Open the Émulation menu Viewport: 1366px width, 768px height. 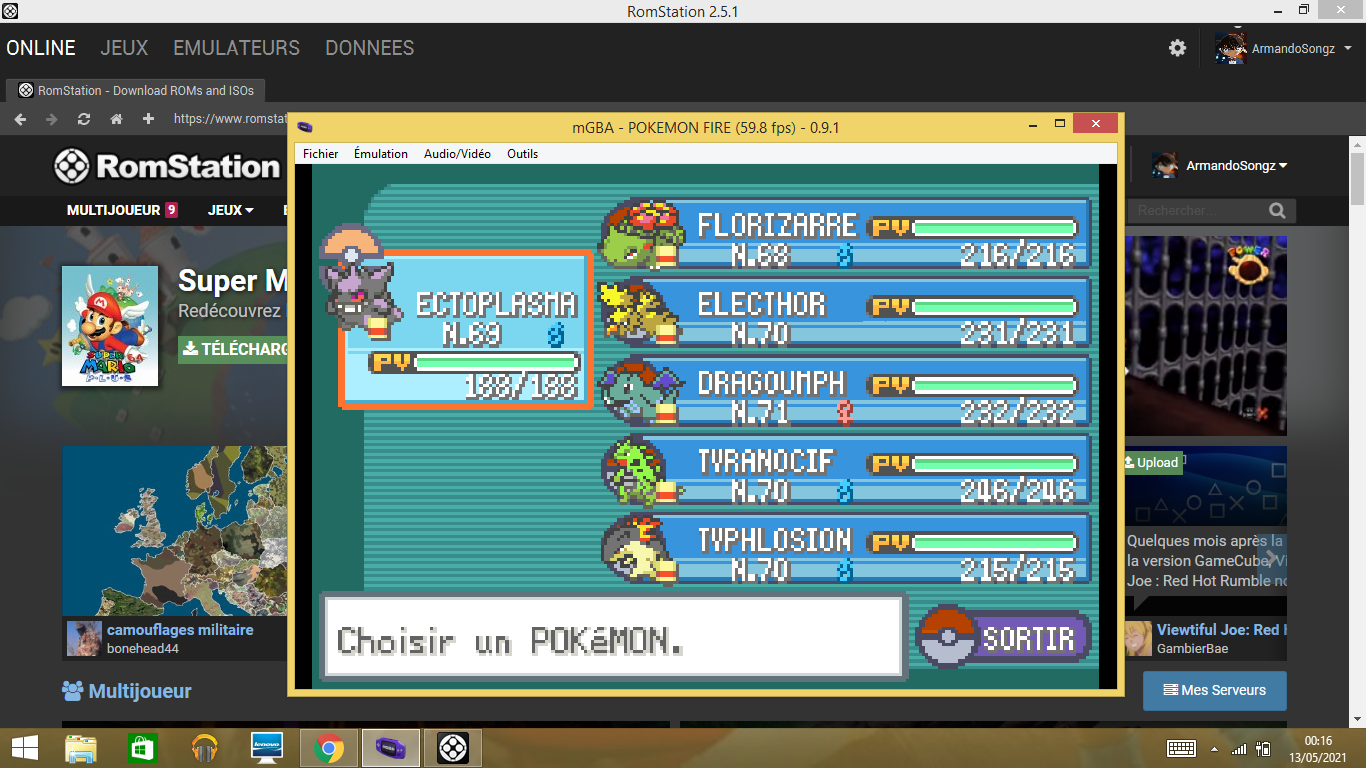tap(381, 154)
